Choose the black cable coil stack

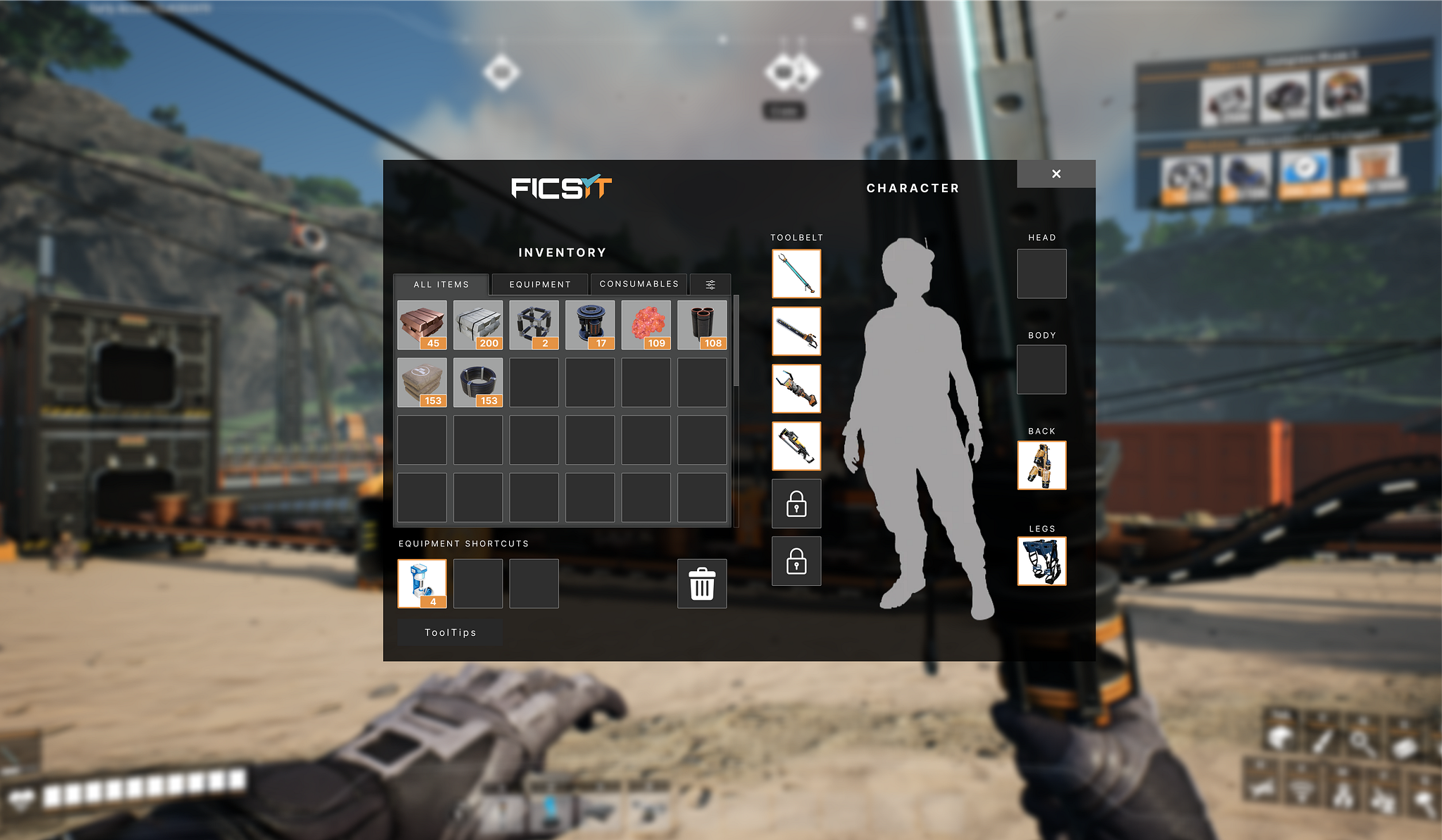pos(478,382)
